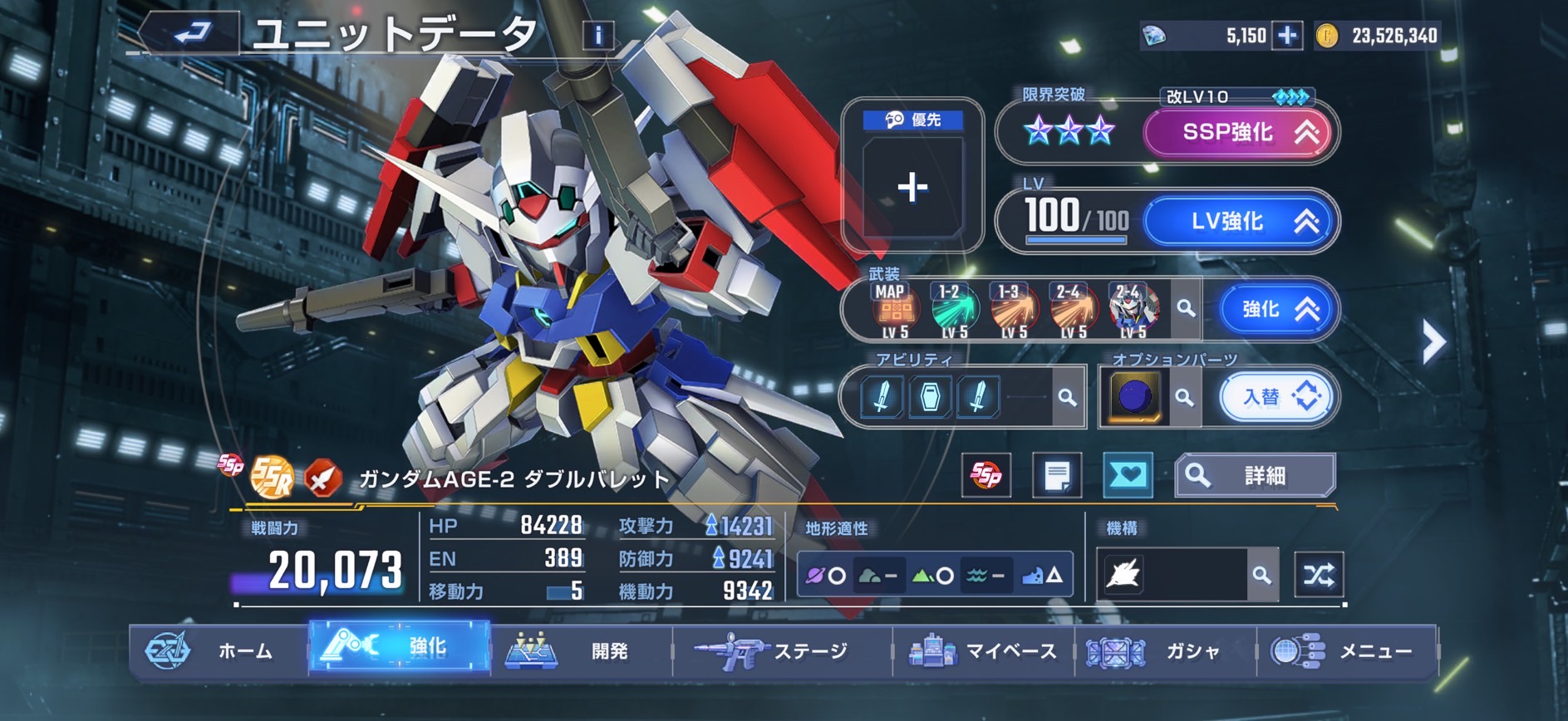
Task: Add a priority character in 優先 slot
Action: click(912, 188)
